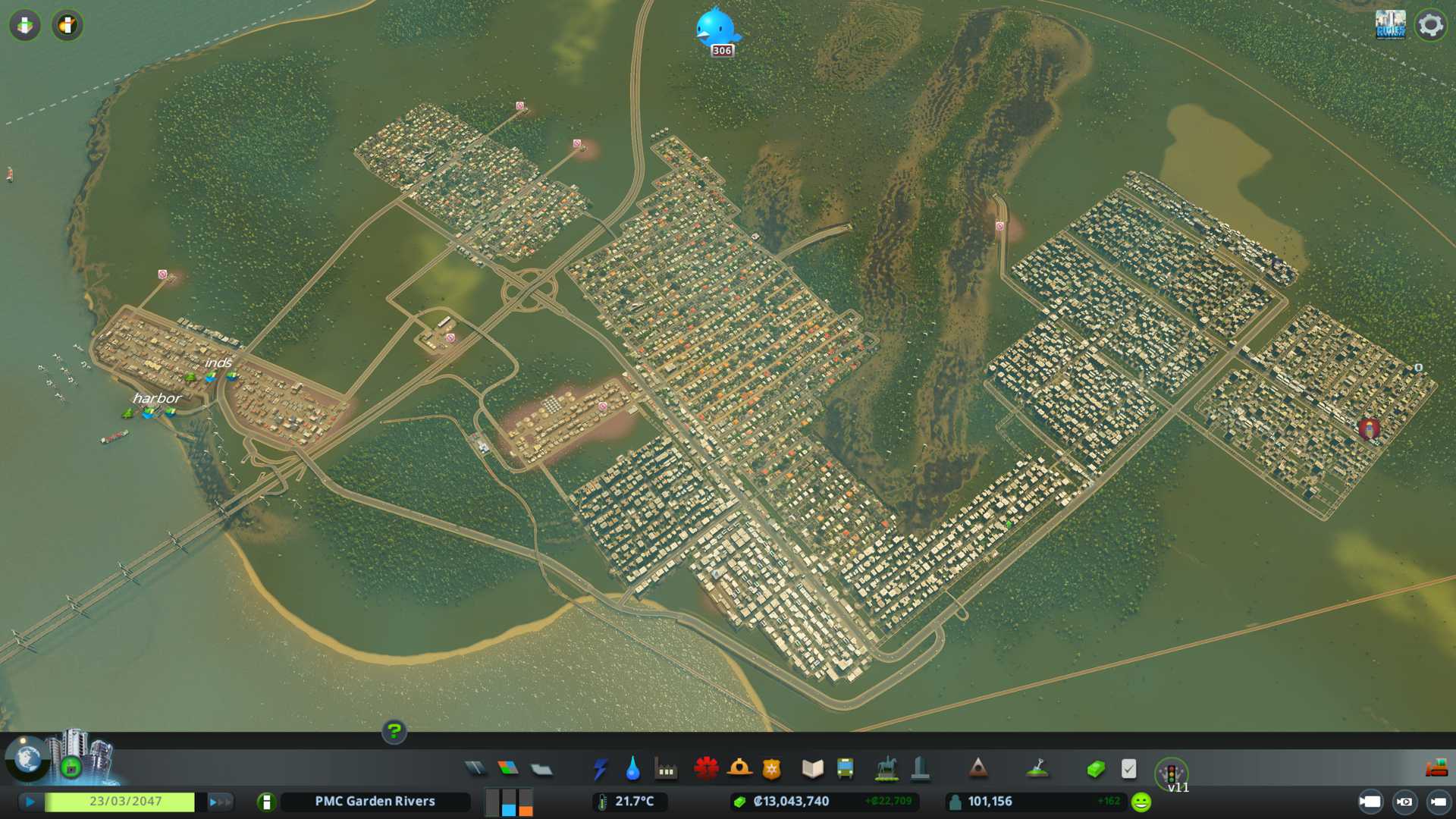Open the Parks statue menu
This screenshot has height=819, width=1456.
(886, 769)
